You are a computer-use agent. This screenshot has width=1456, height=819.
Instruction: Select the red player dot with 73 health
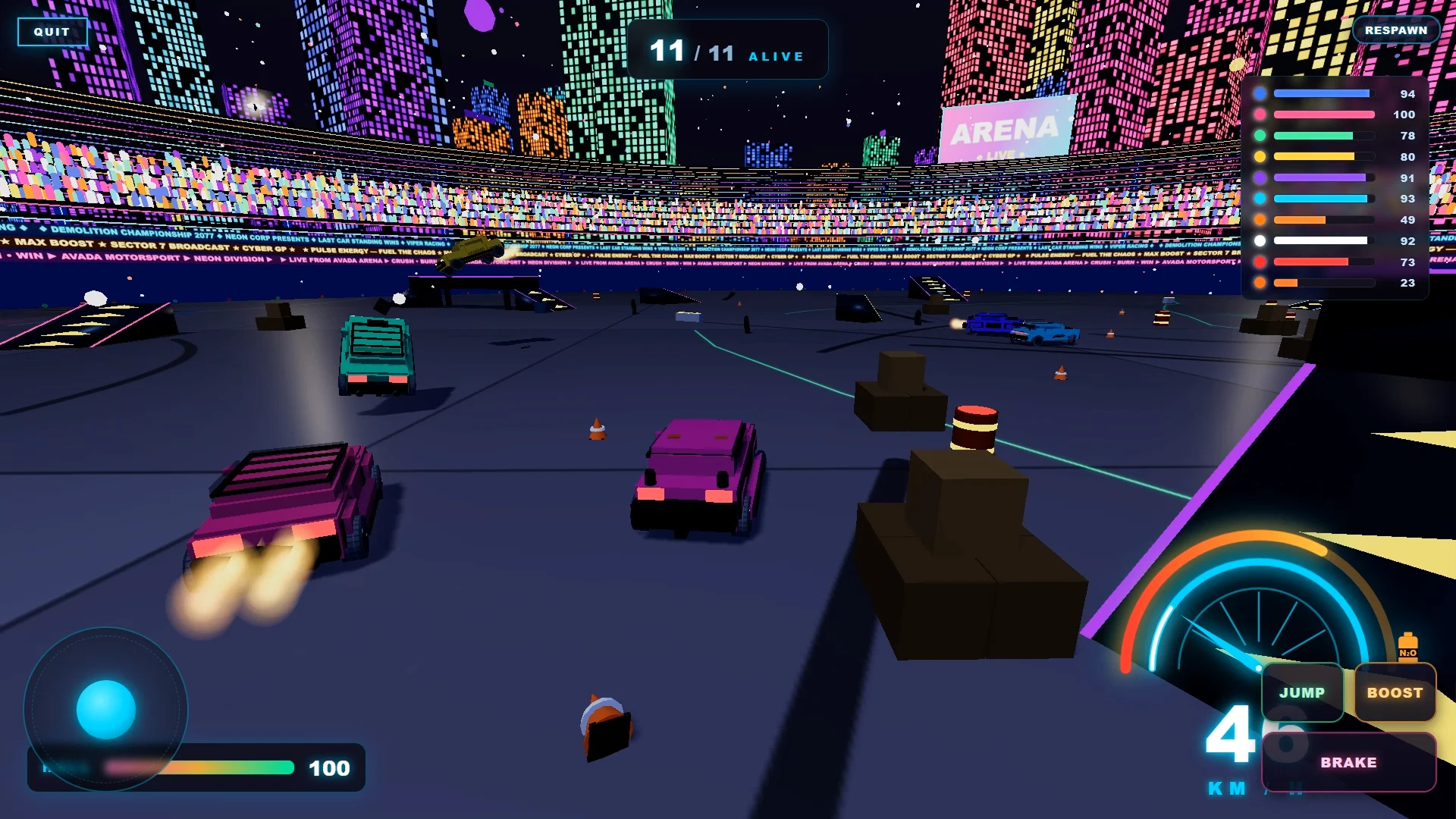click(1259, 262)
